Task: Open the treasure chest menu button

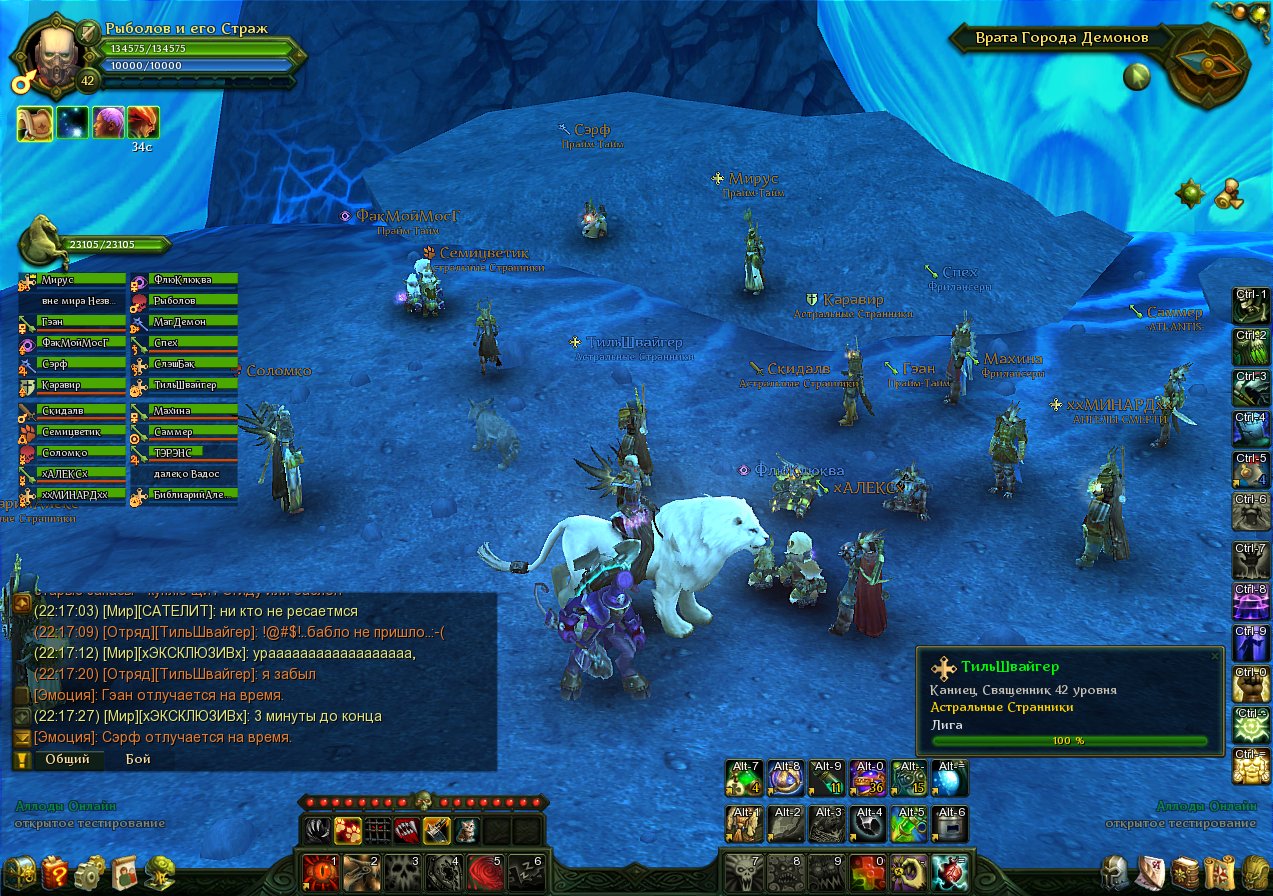Action: 22,873
